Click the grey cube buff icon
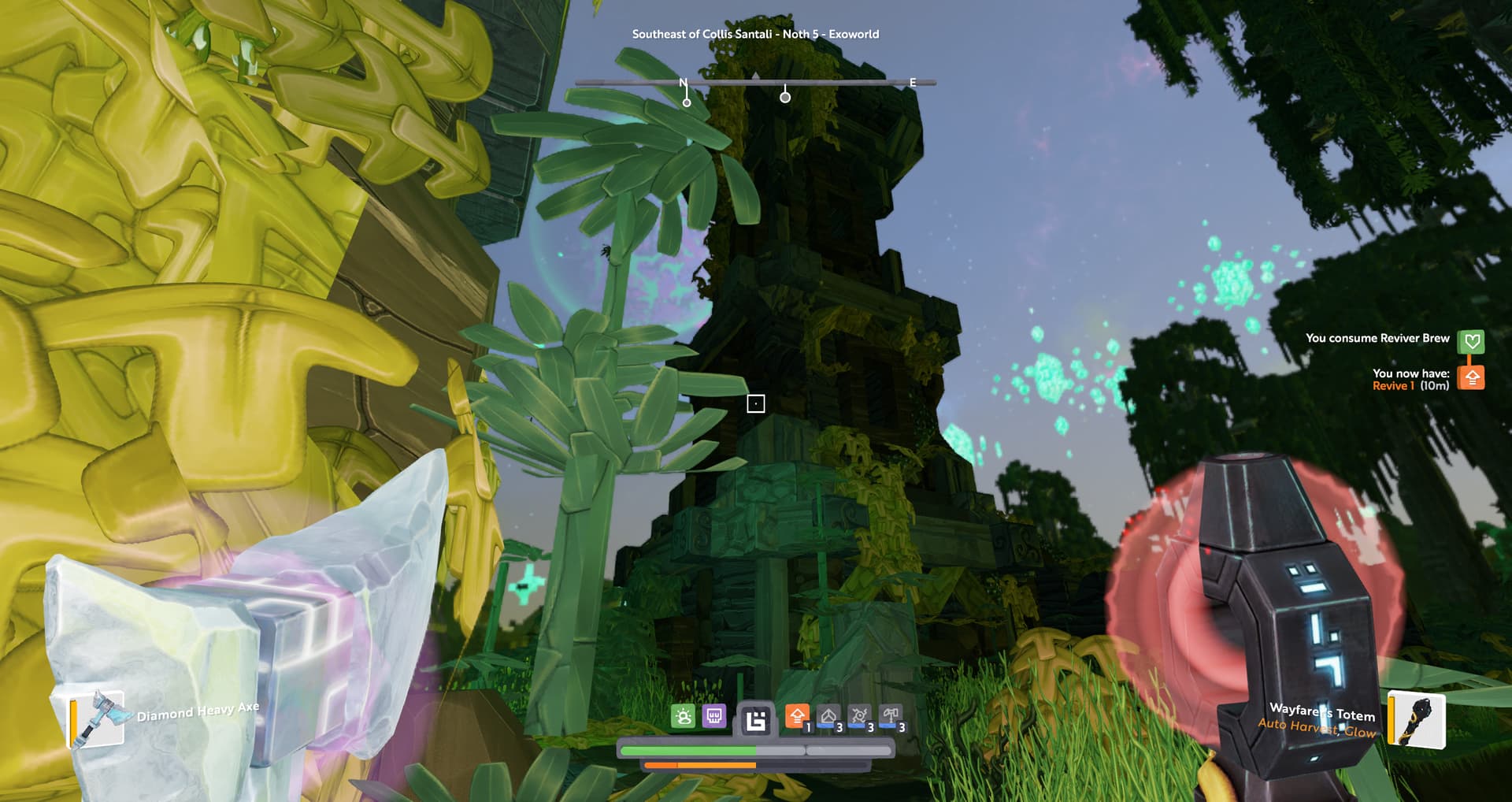This screenshot has height=802, width=1512. (828, 716)
